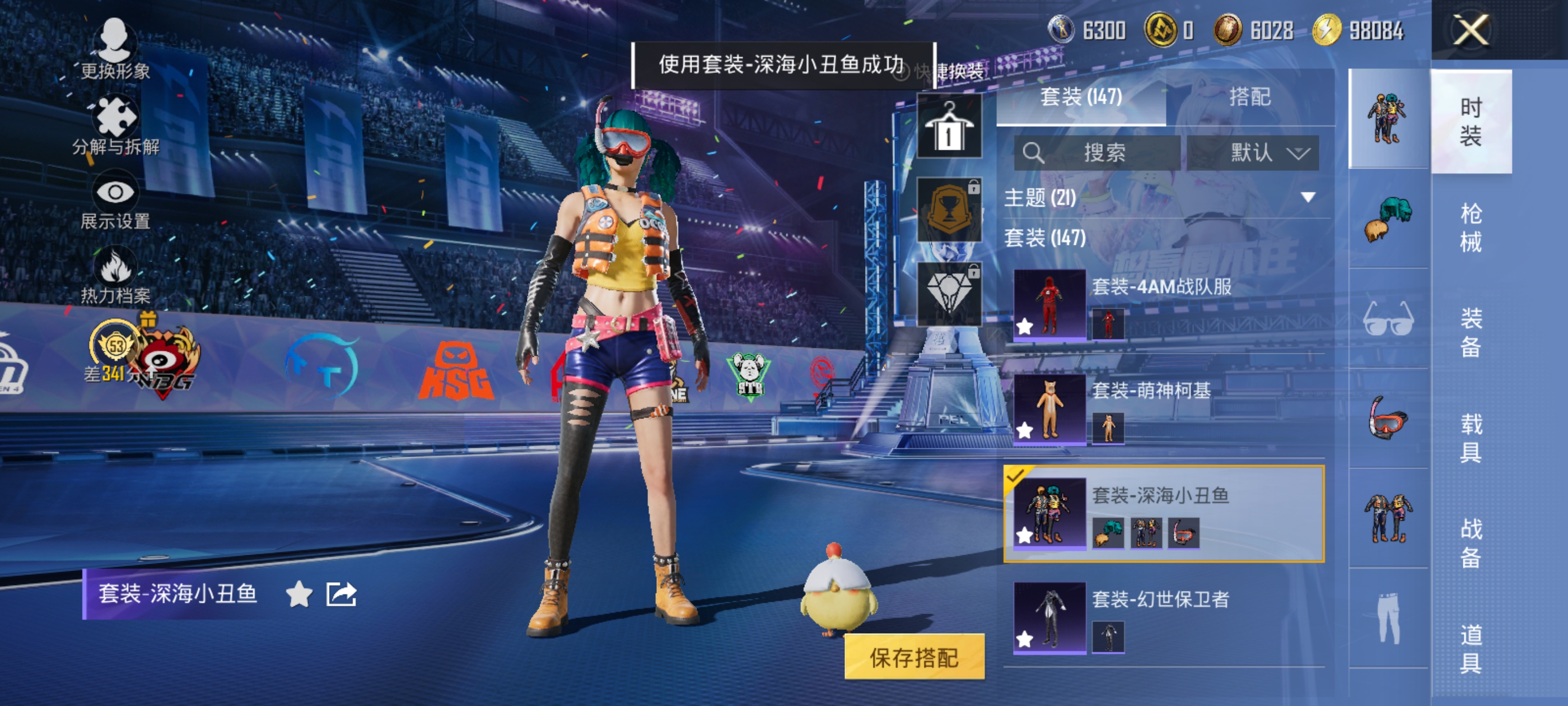Screen dimensions: 1568x706
Task: Save outfit with 保存搭配 button
Action: tap(914, 657)
